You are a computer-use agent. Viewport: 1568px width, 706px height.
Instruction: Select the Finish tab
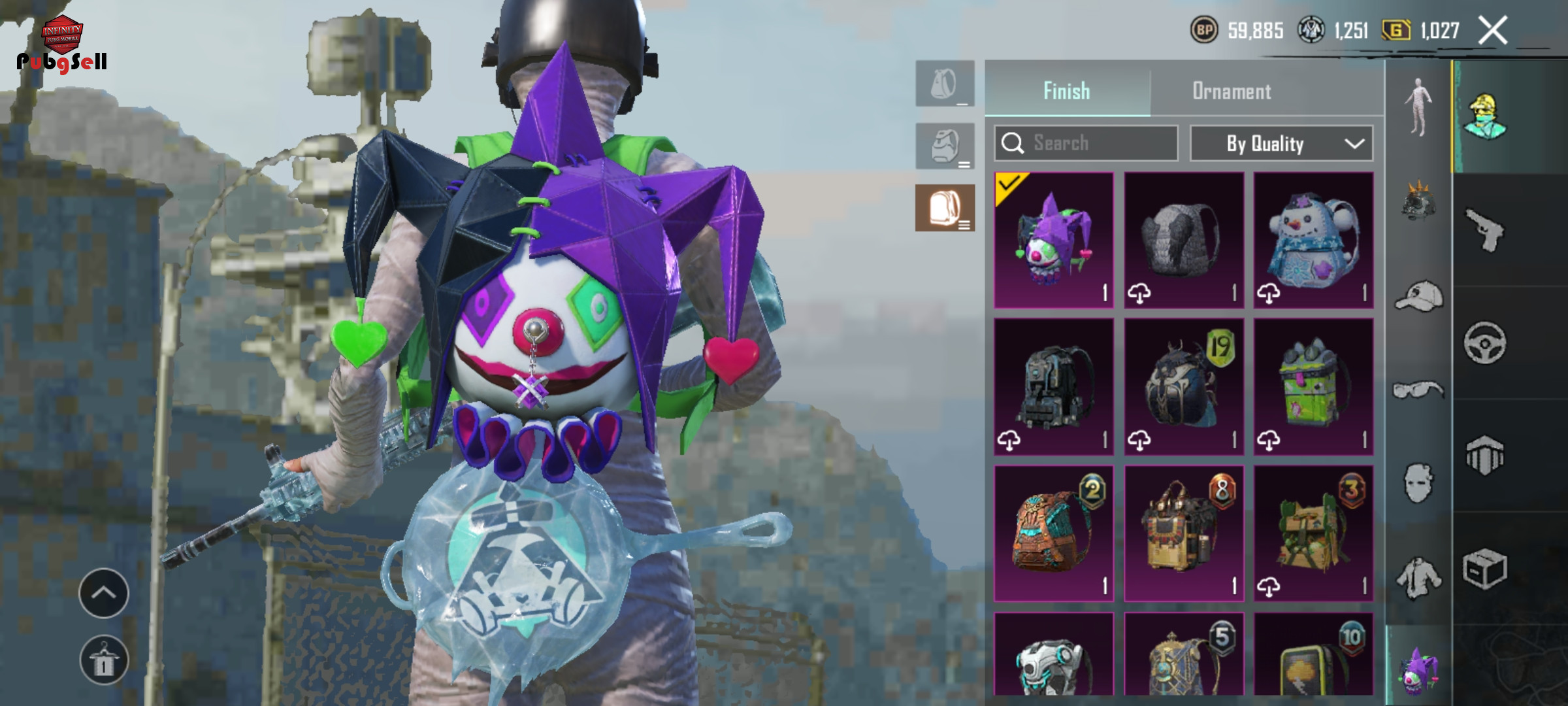[x=1066, y=91]
